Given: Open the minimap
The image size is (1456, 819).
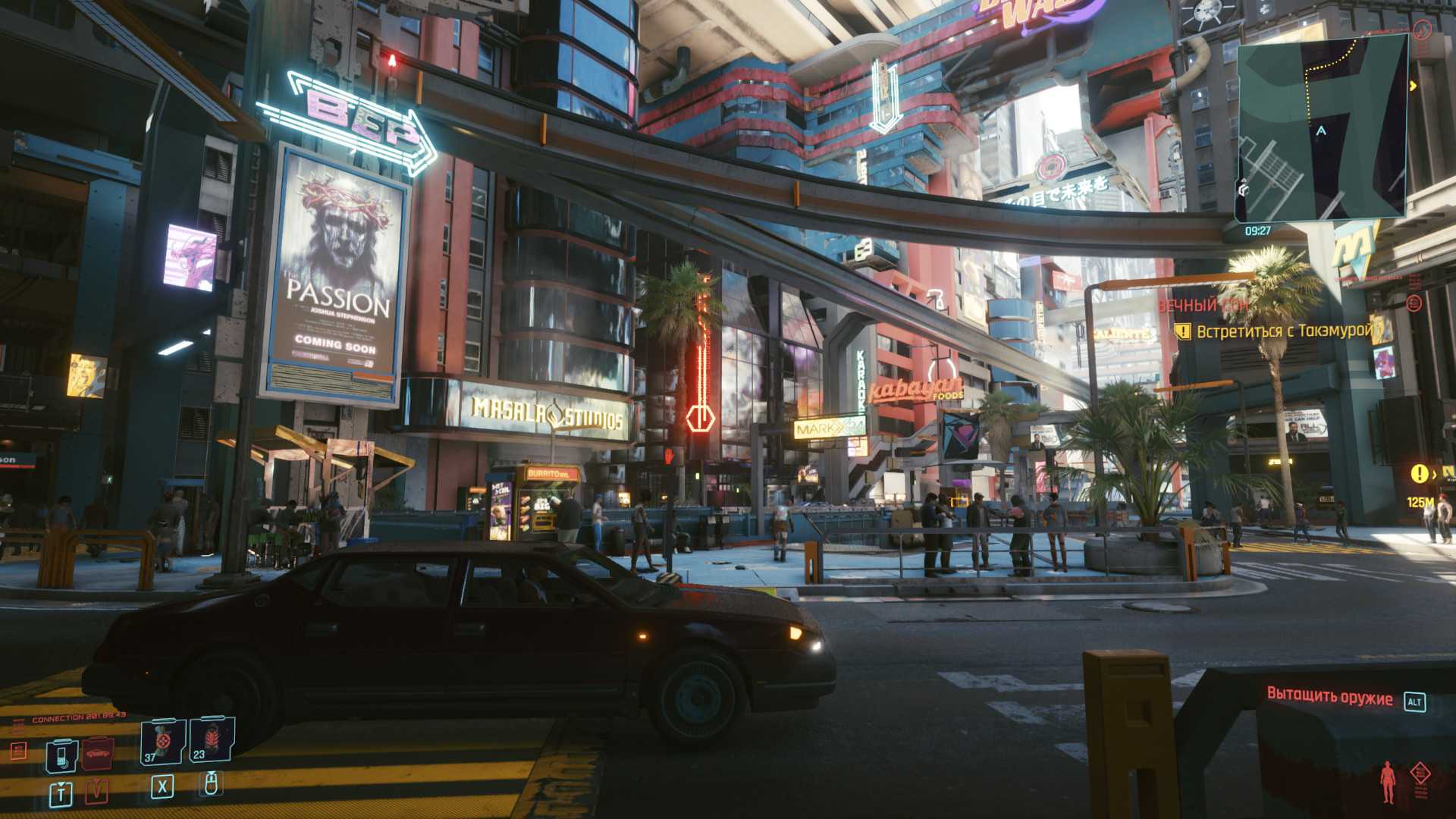Looking at the screenshot, I should [x=1323, y=129].
